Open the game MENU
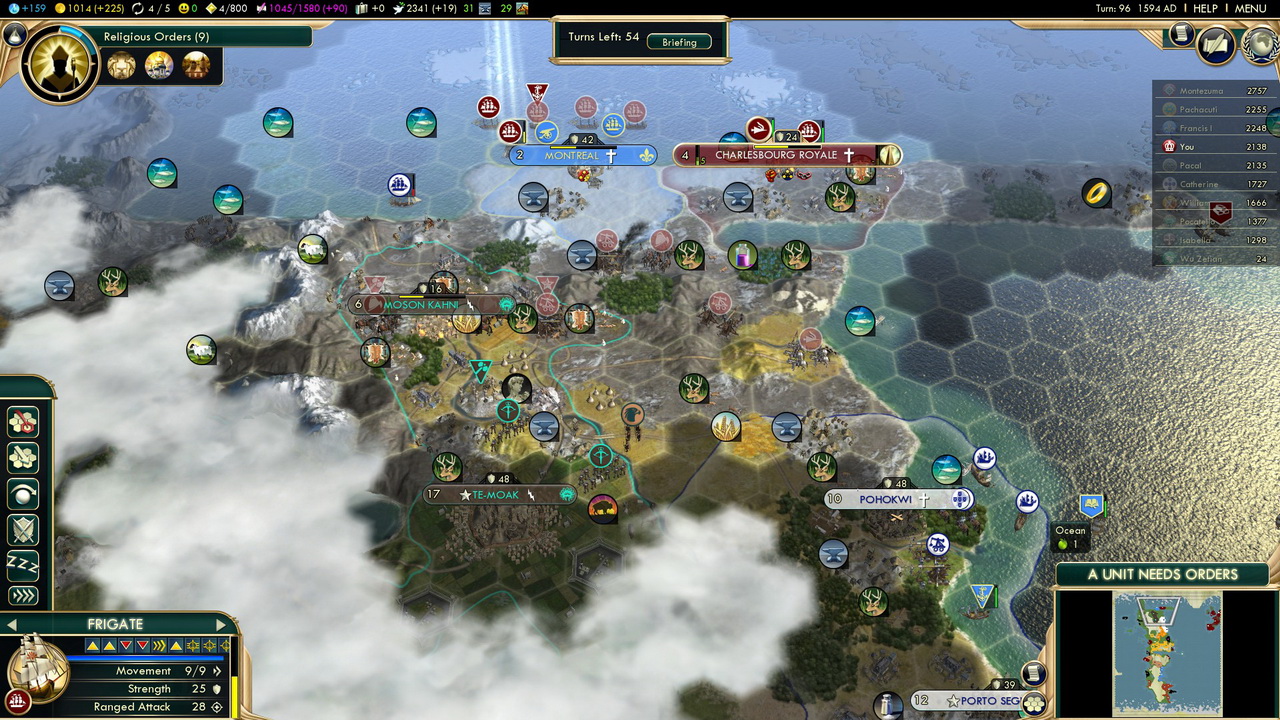 1250,8
